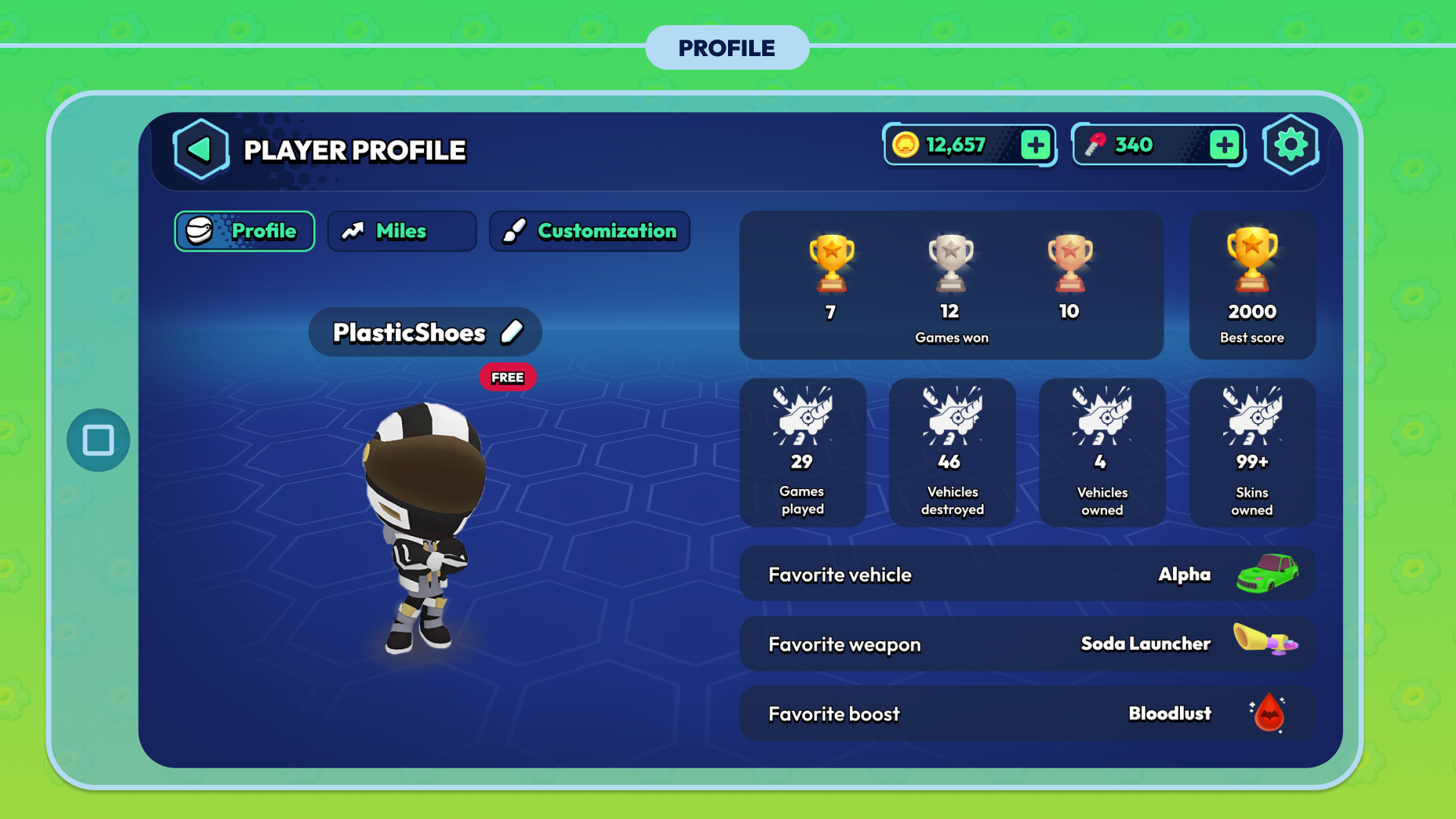The width and height of the screenshot is (1456, 819).
Task: Add more red tickets
Action: [x=1224, y=145]
